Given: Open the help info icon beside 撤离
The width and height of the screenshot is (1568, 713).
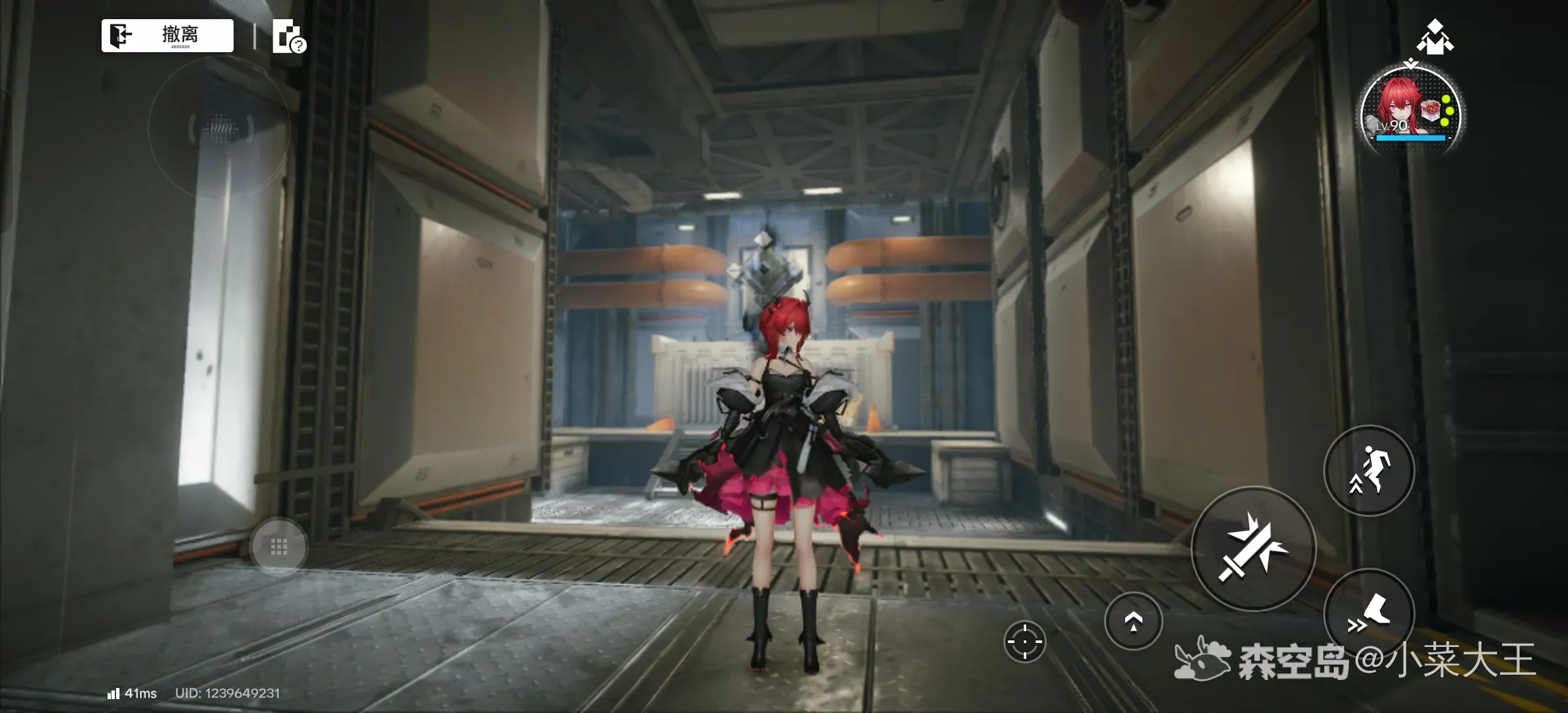Looking at the screenshot, I should coord(288,37).
